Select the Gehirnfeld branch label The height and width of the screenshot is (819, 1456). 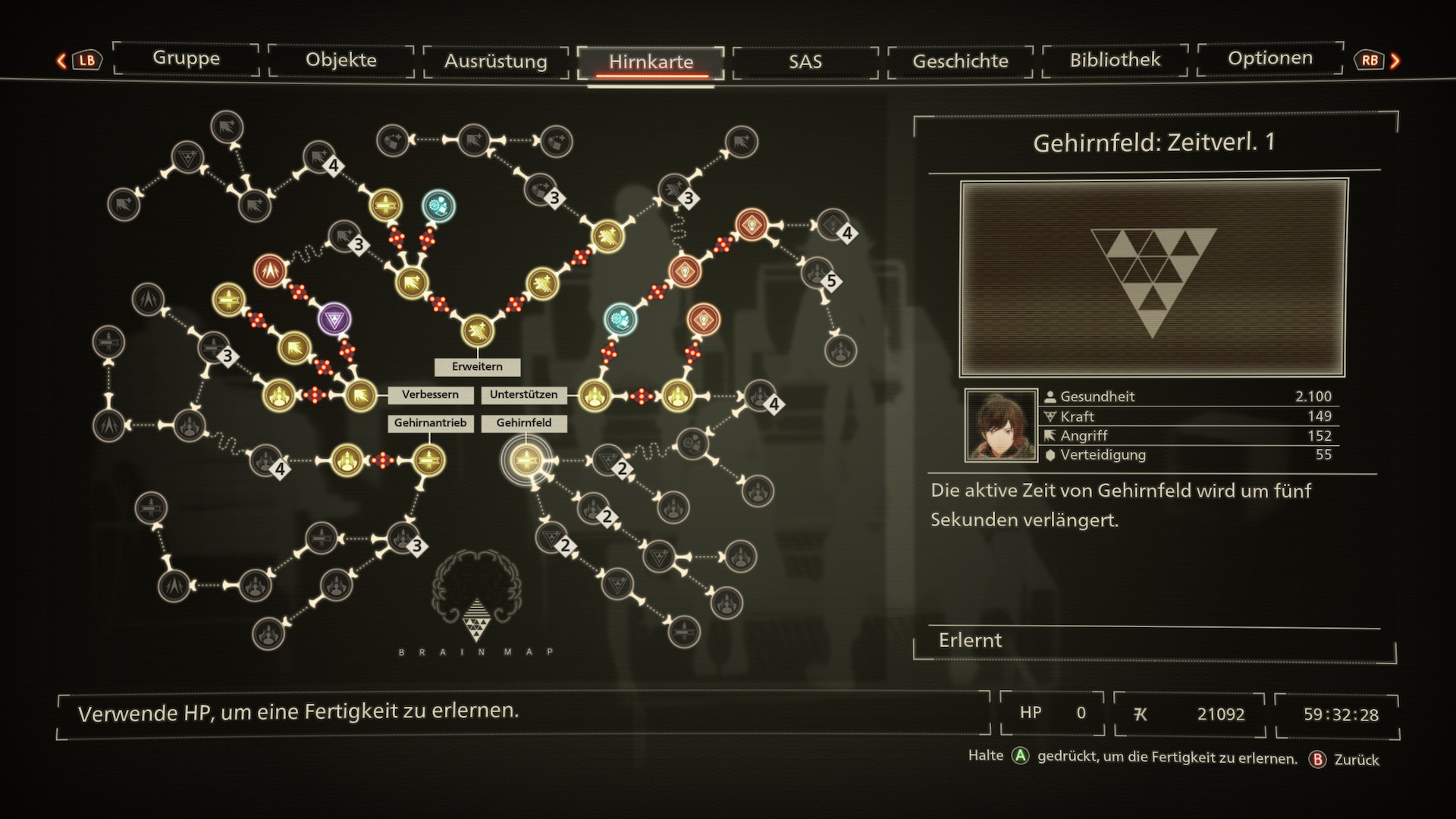click(x=524, y=423)
